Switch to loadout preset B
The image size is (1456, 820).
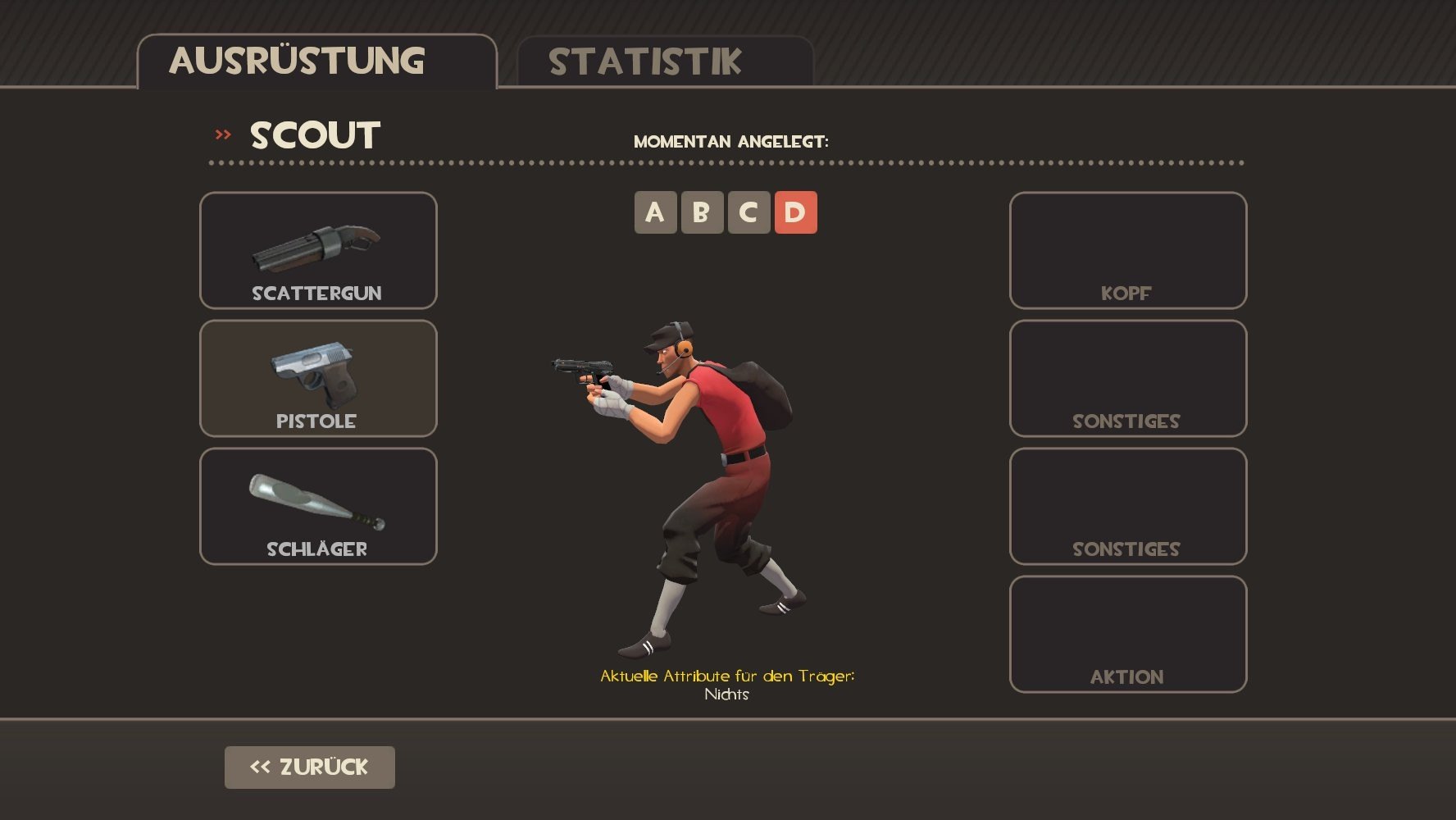click(x=702, y=212)
